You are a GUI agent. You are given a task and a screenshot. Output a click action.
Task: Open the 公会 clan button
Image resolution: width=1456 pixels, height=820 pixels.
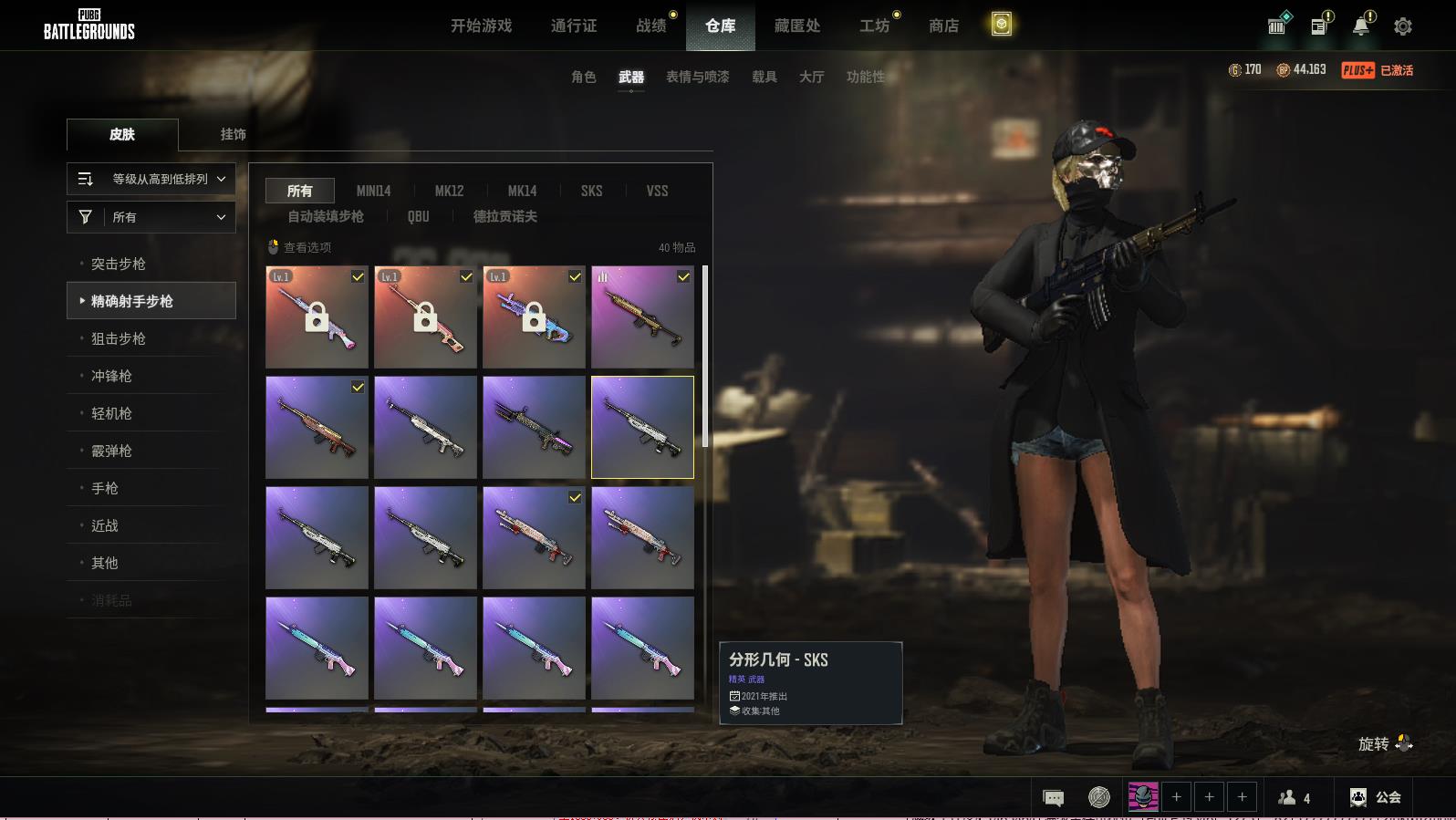[1376, 797]
